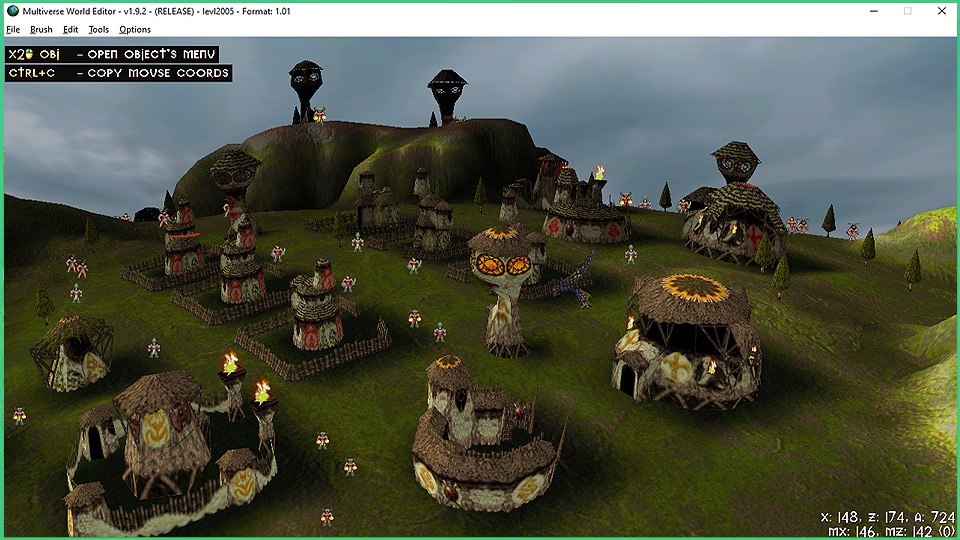Open the Brush menu
The height and width of the screenshot is (540, 960).
pos(41,30)
